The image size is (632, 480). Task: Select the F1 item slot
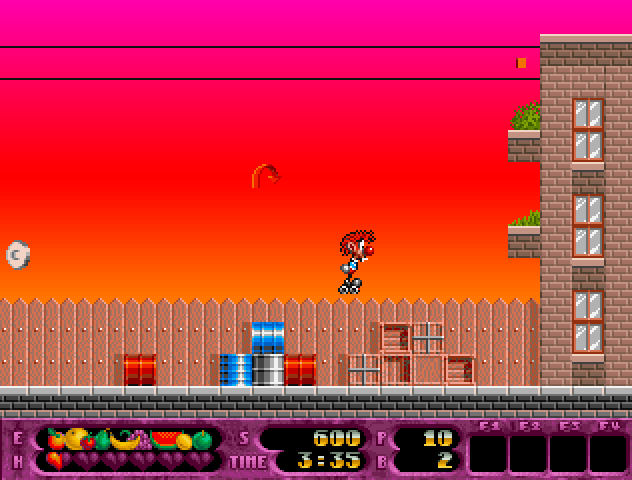(x=489, y=453)
